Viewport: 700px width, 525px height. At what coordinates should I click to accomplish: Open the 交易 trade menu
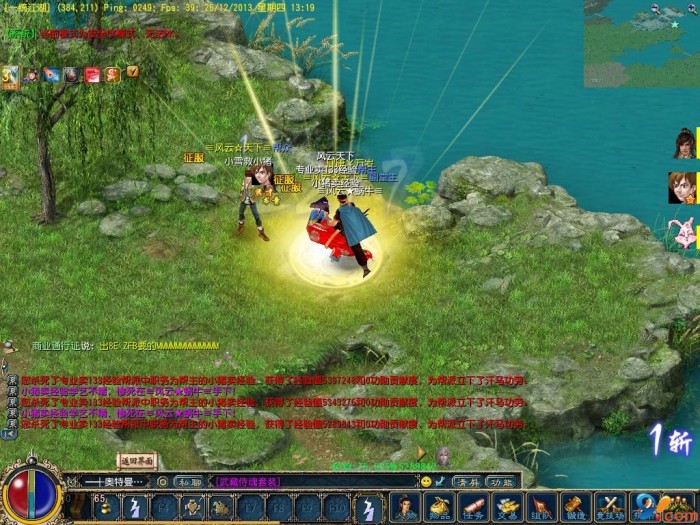pyautogui.click(x=507, y=507)
